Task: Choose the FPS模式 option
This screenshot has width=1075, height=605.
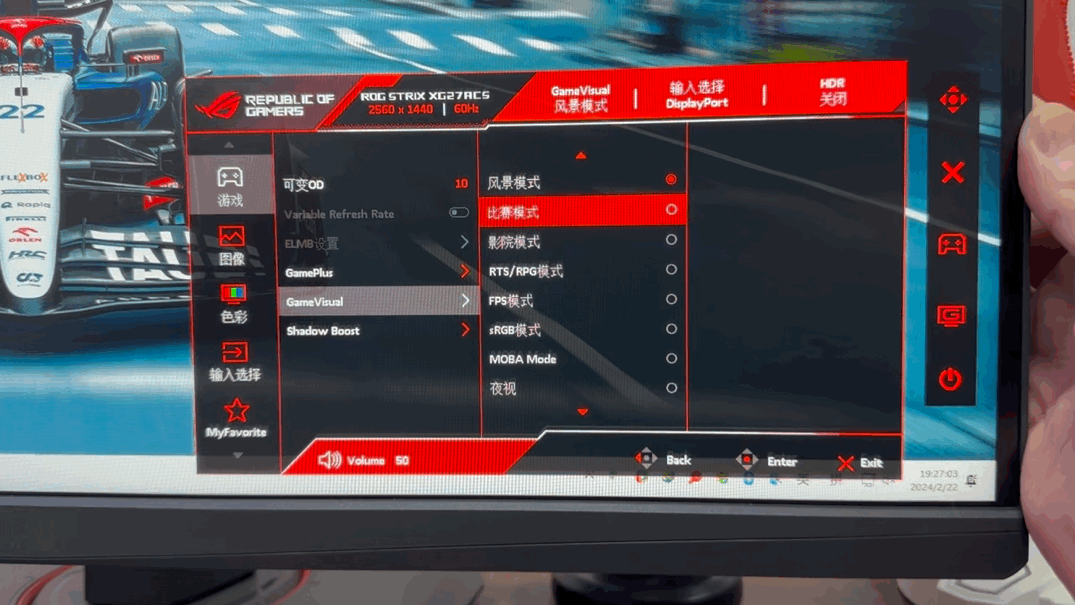Action: coord(581,300)
